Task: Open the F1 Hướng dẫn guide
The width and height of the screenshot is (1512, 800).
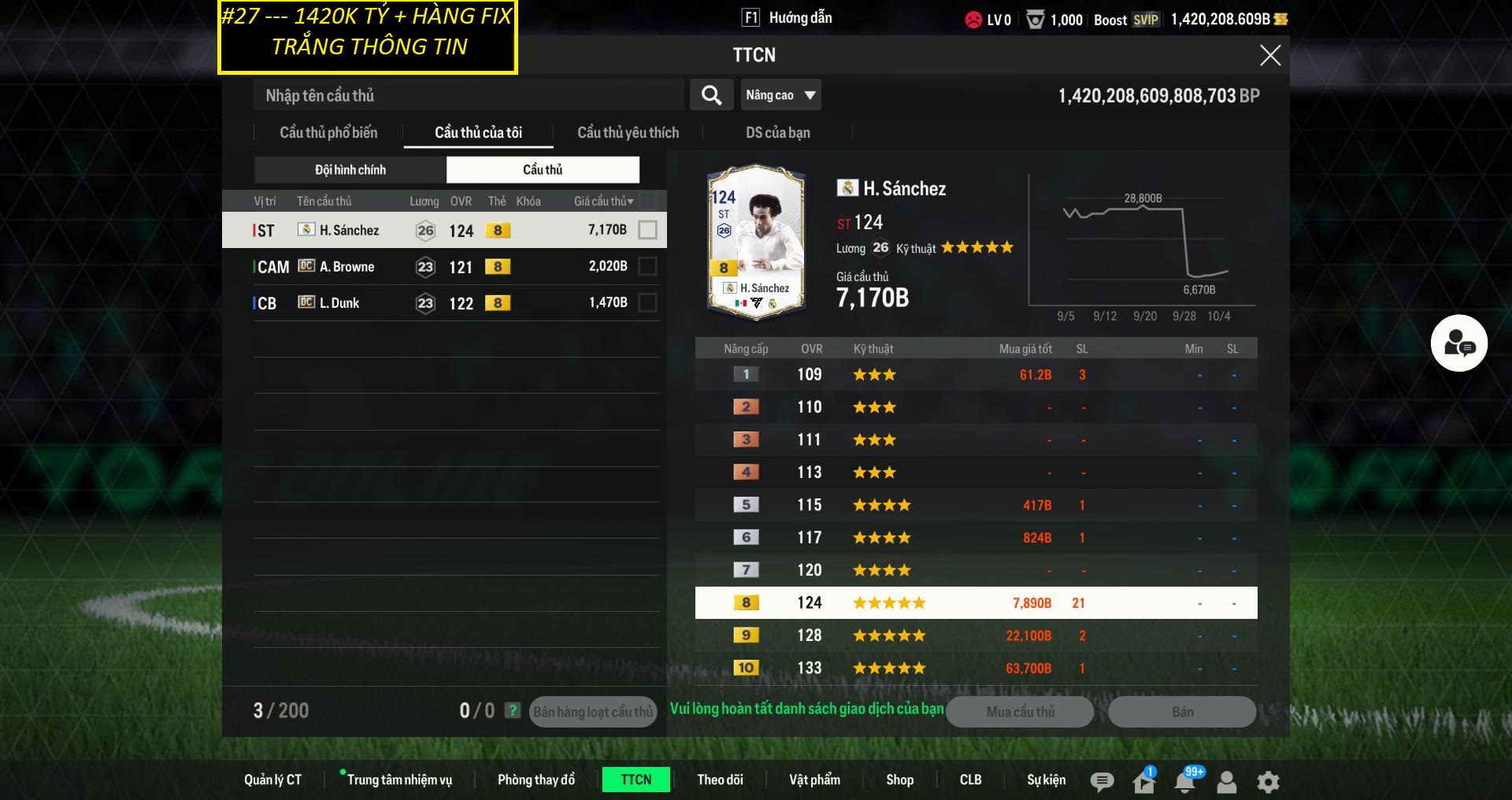Action: pyautogui.click(x=787, y=18)
